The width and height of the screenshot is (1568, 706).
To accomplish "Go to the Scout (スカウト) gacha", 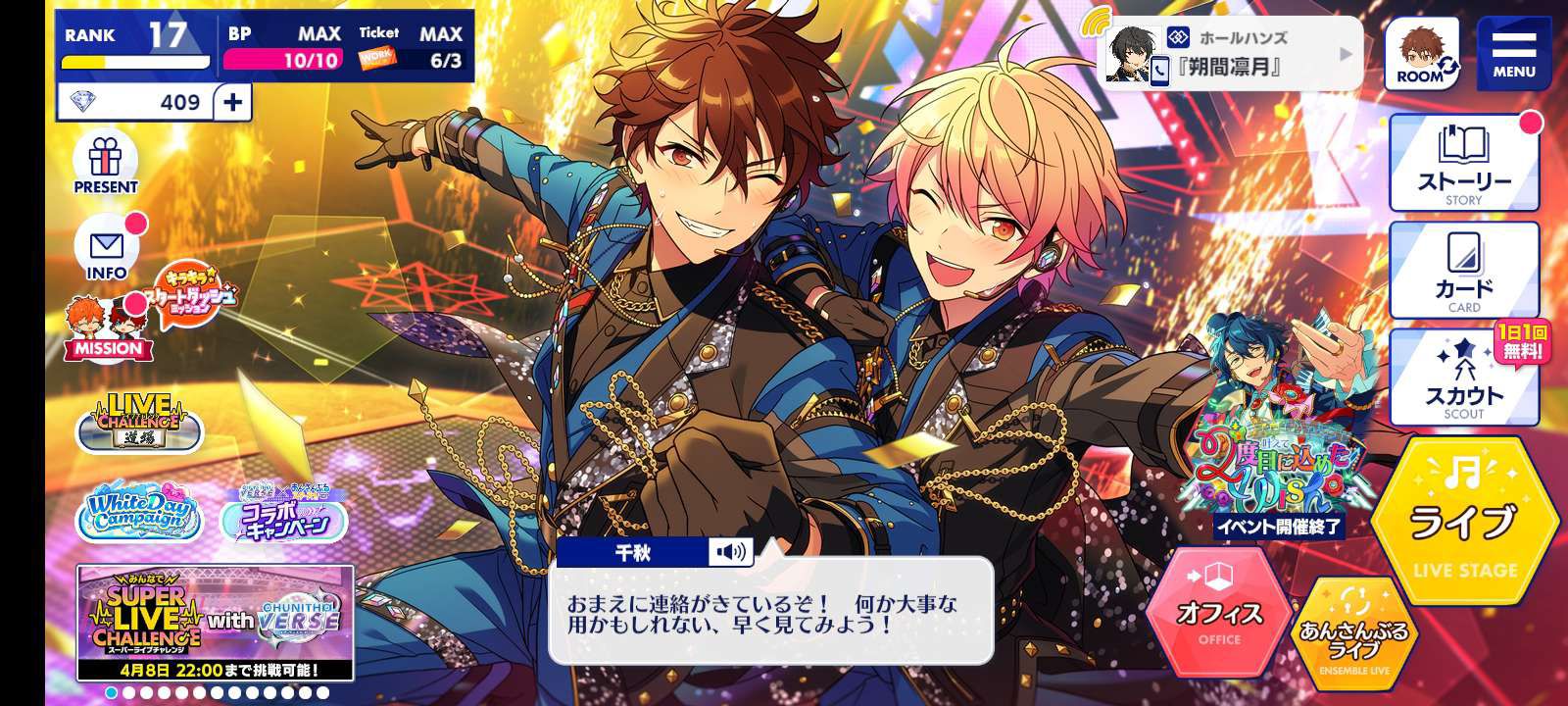I will pyautogui.click(x=1464, y=379).
